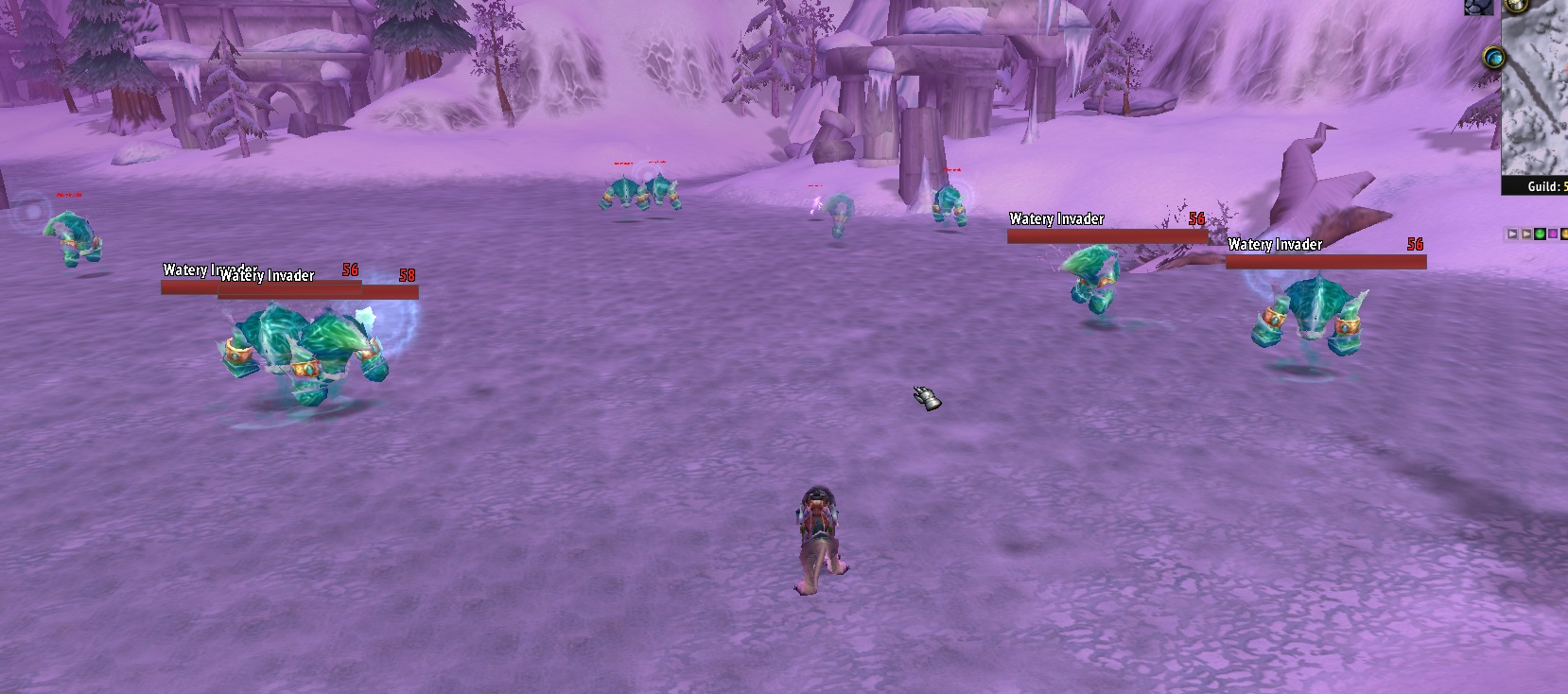Expand hidden minimap buttons with the arrow button

point(1512,234)
